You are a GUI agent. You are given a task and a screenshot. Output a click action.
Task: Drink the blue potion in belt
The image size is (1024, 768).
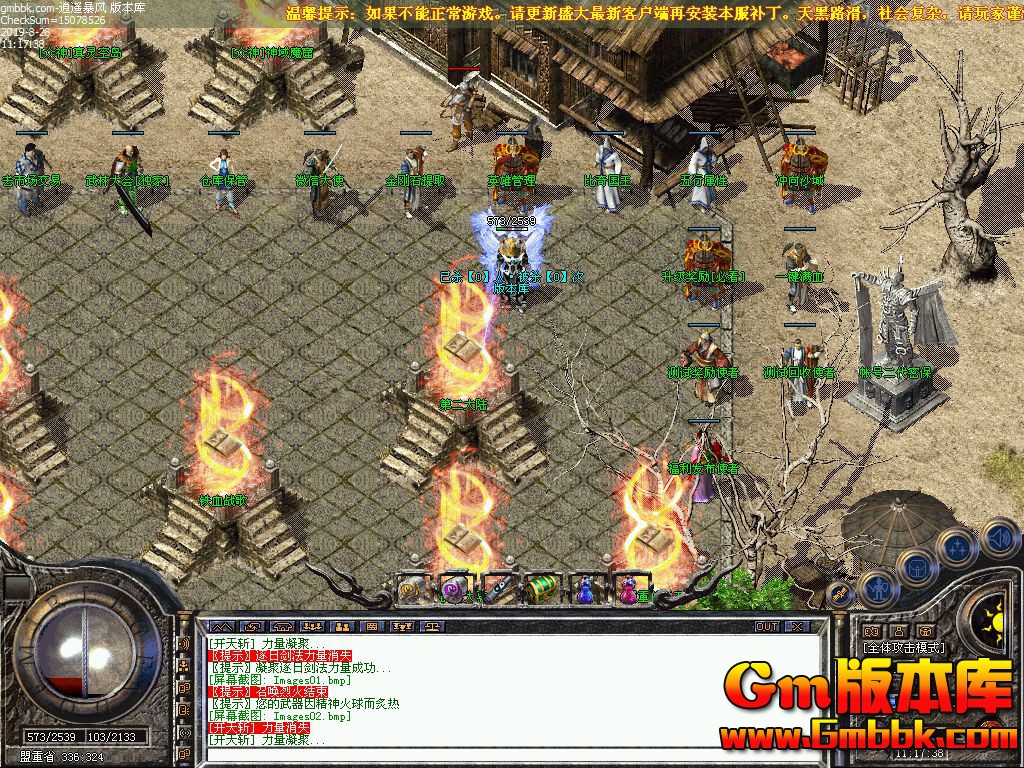[x=585, y=588]
